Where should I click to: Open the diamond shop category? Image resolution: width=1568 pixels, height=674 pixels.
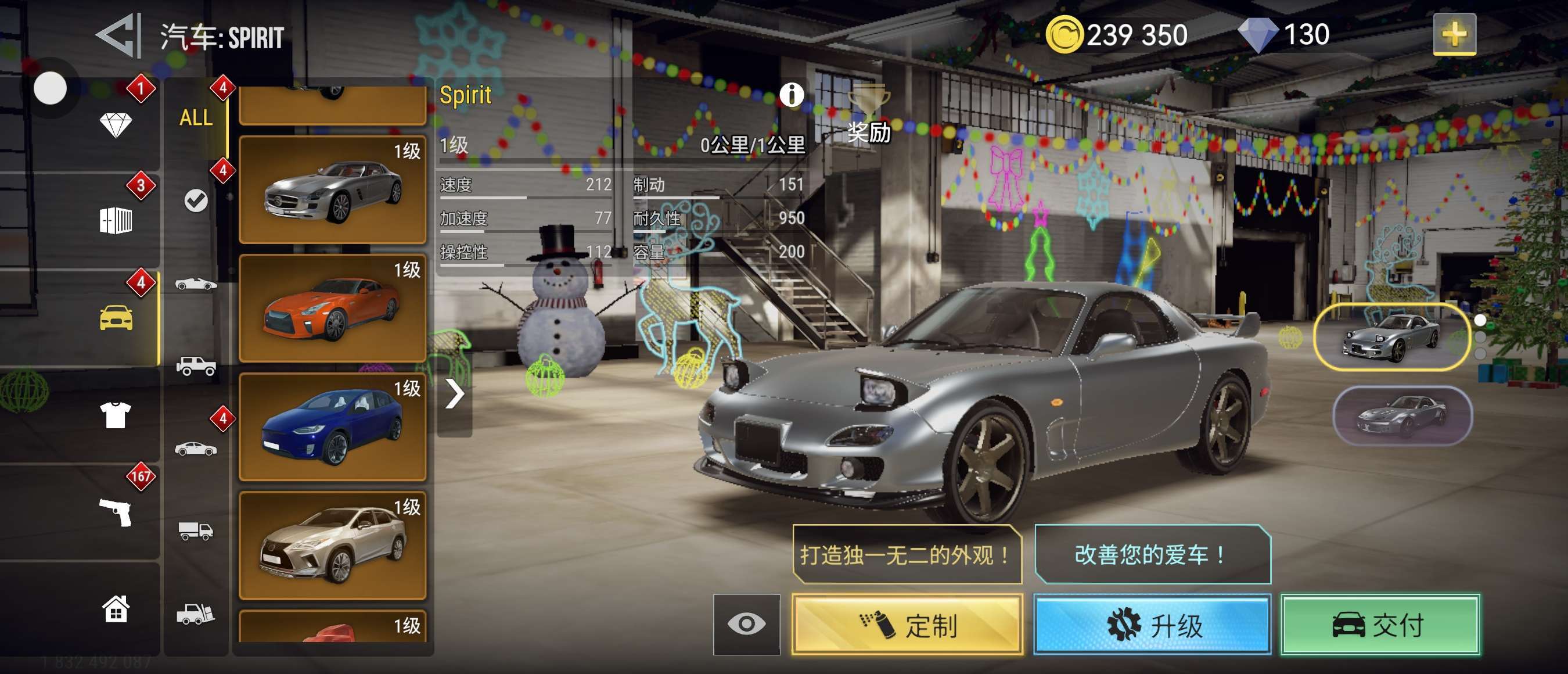coord(115,125)
